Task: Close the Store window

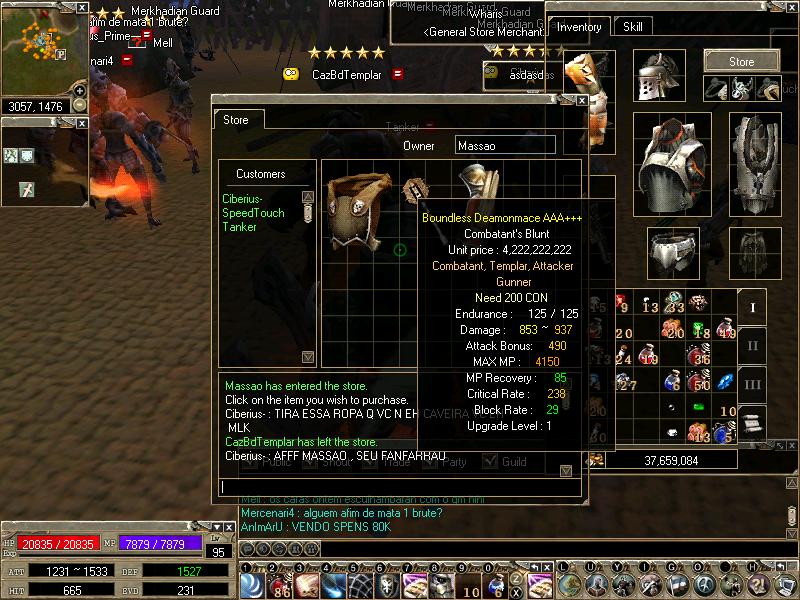Action: pos(581,100)
